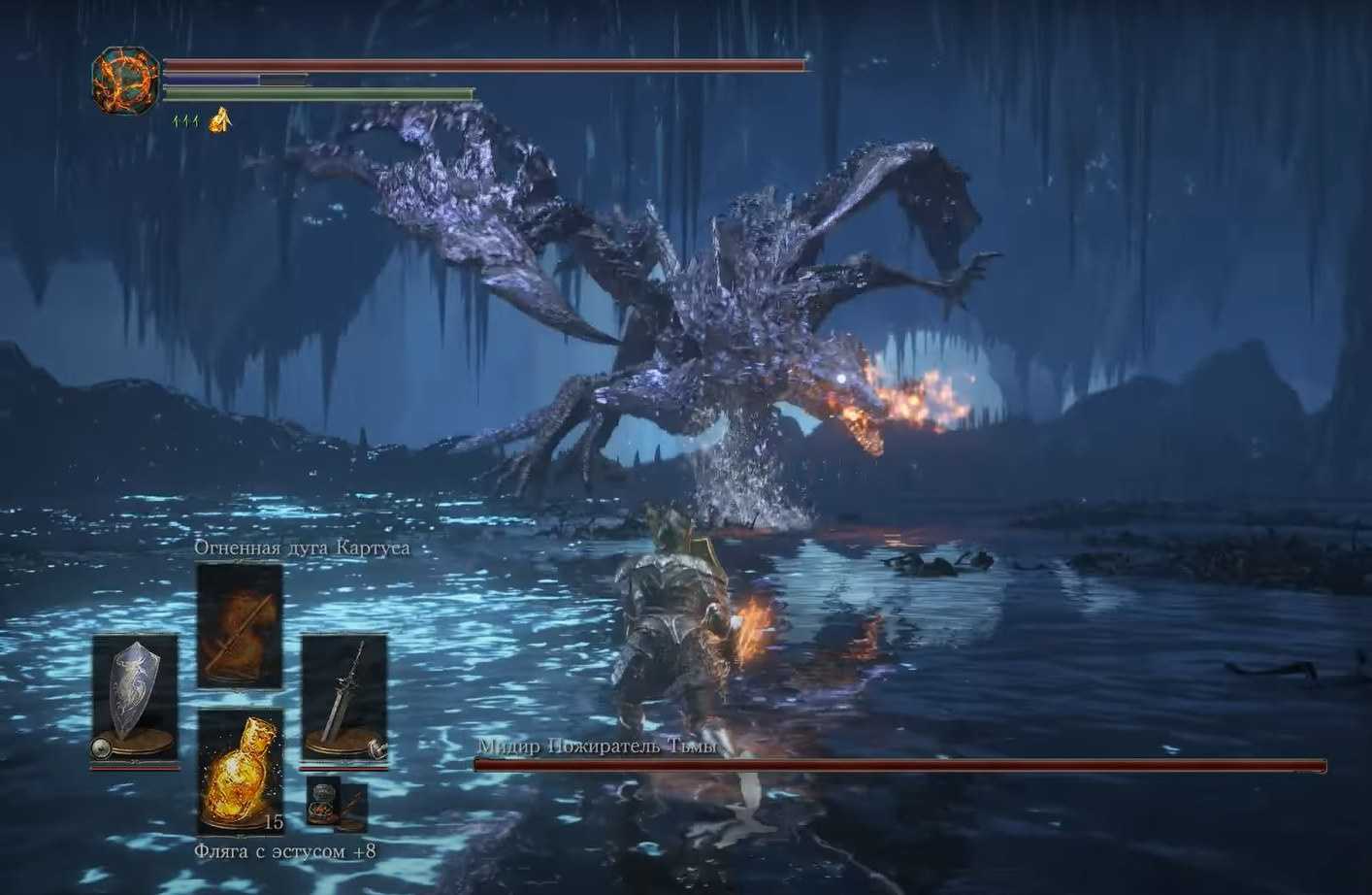Image resolution: width=1372 pixels, height=895 pixels.
Task: Inspect the yellow status effect icon
Action: 221,119
